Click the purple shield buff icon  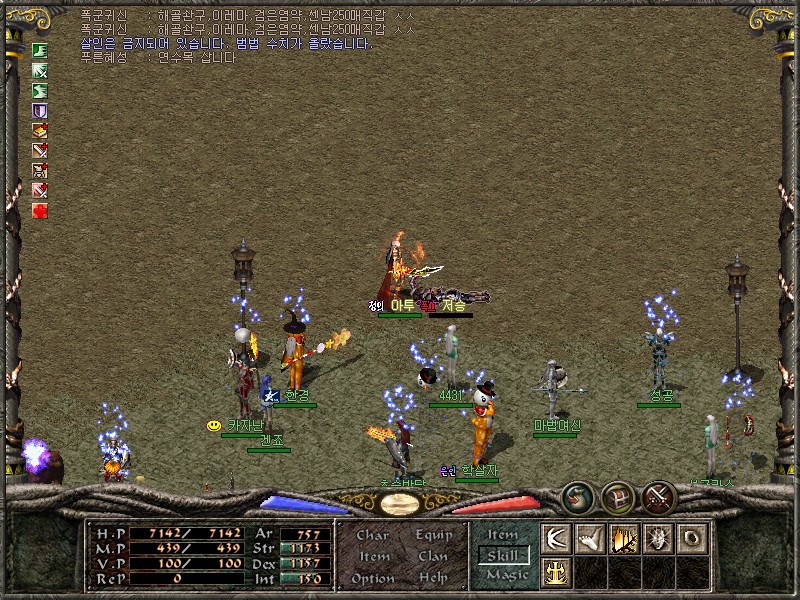coord(40,110)
